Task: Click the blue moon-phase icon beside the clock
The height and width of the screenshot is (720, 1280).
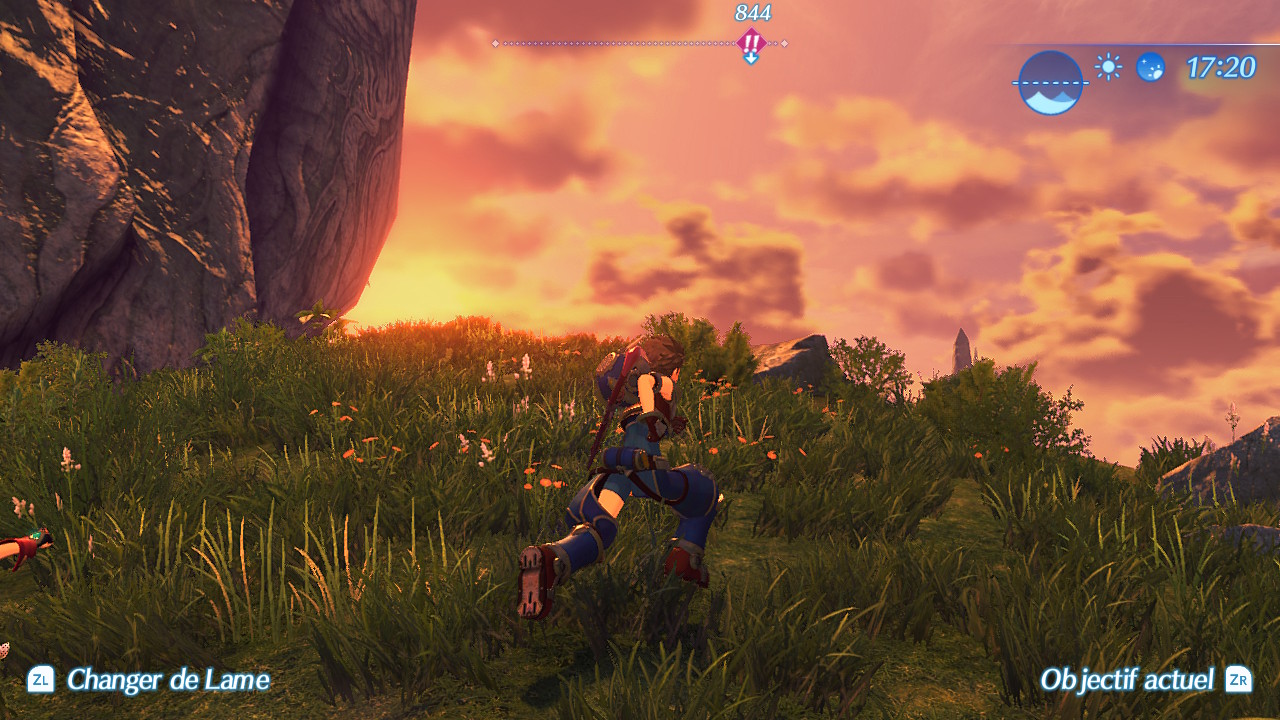Action: tap(1150, 67)
